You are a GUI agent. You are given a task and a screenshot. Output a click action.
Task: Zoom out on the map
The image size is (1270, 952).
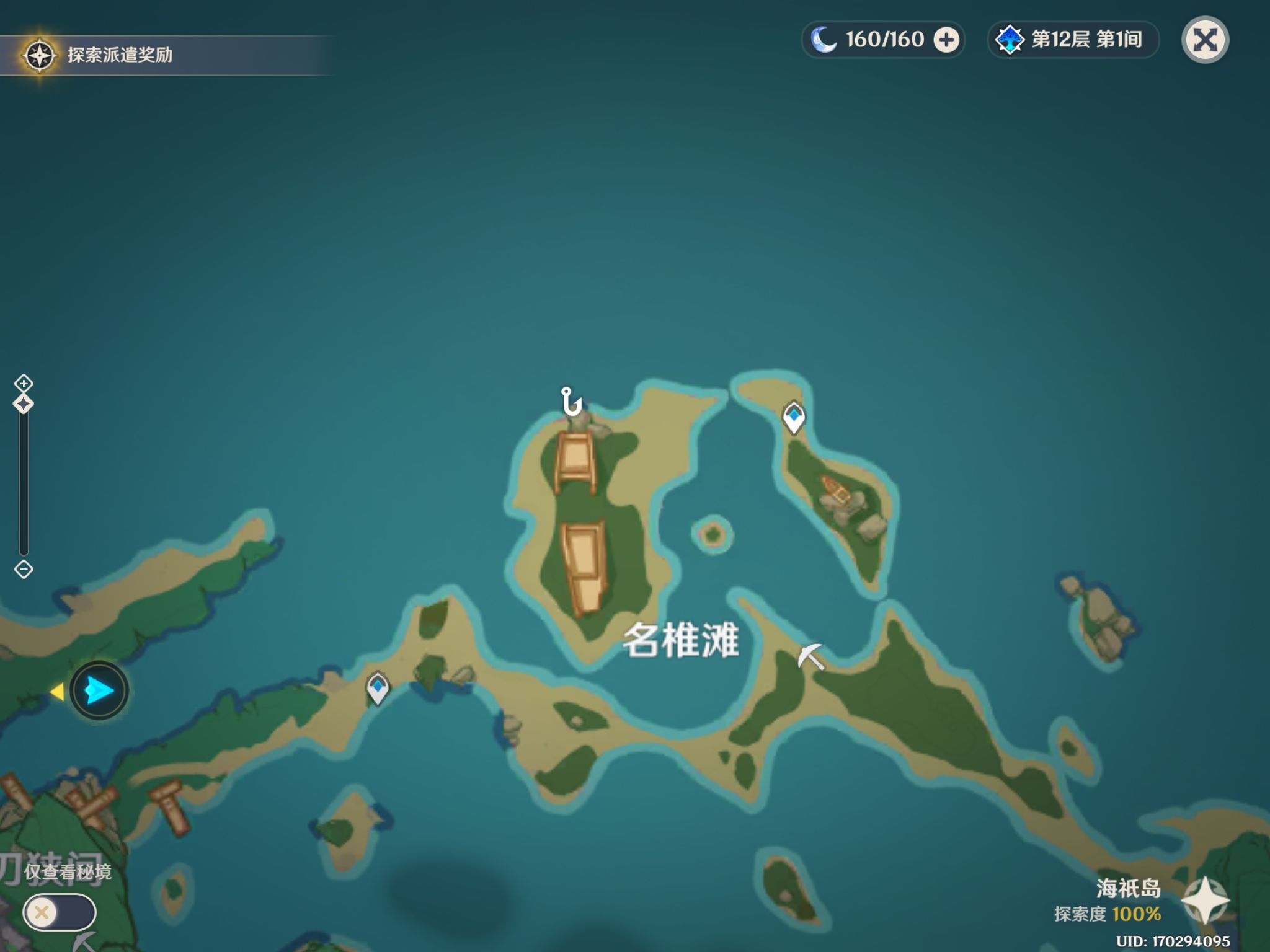pyautogui.click(x=24, y=569)
